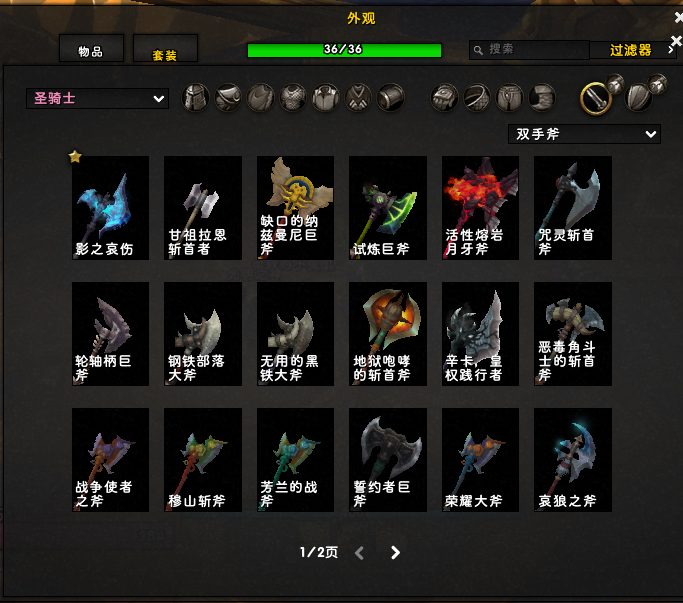Open the 圣骑士 class dropdown
The height and width of the screenshot is (603, 683).
point(97,98)
